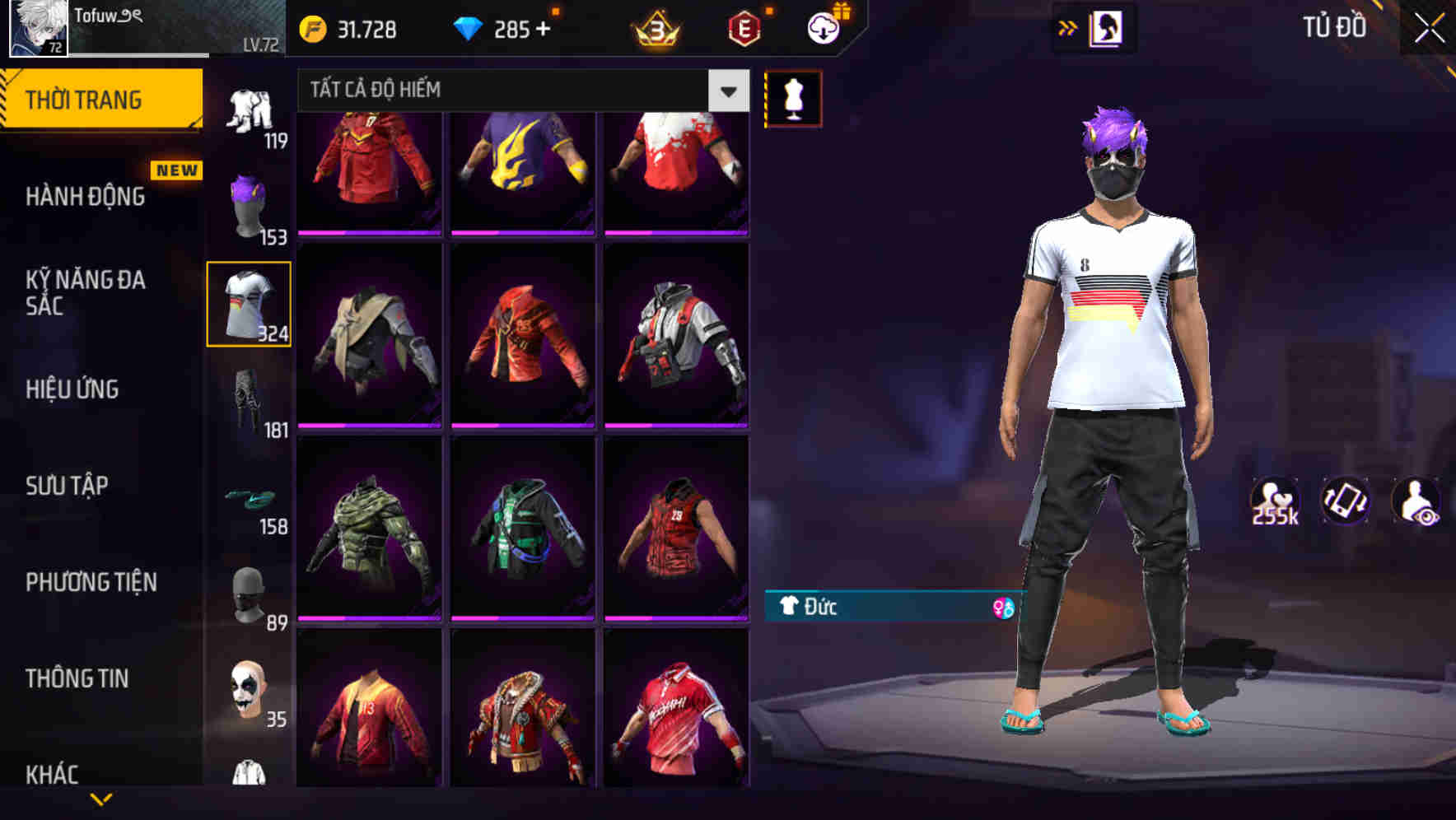Image resolution: width=1456 pixels, height=820 pixels.
Task: Click the 255k likes icon
Action: [1275, 501]
